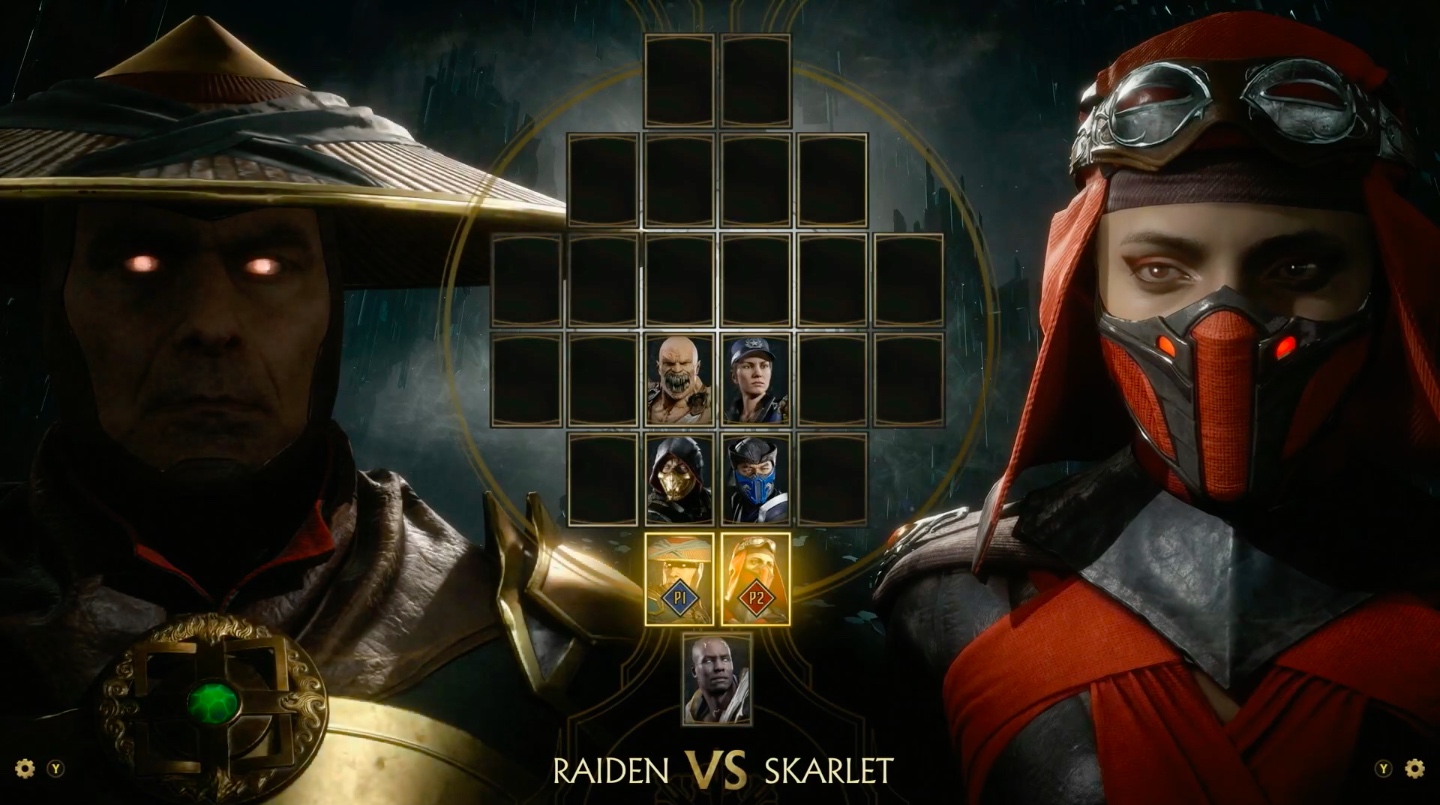Click the P1 Raiden selection tile

678,580
